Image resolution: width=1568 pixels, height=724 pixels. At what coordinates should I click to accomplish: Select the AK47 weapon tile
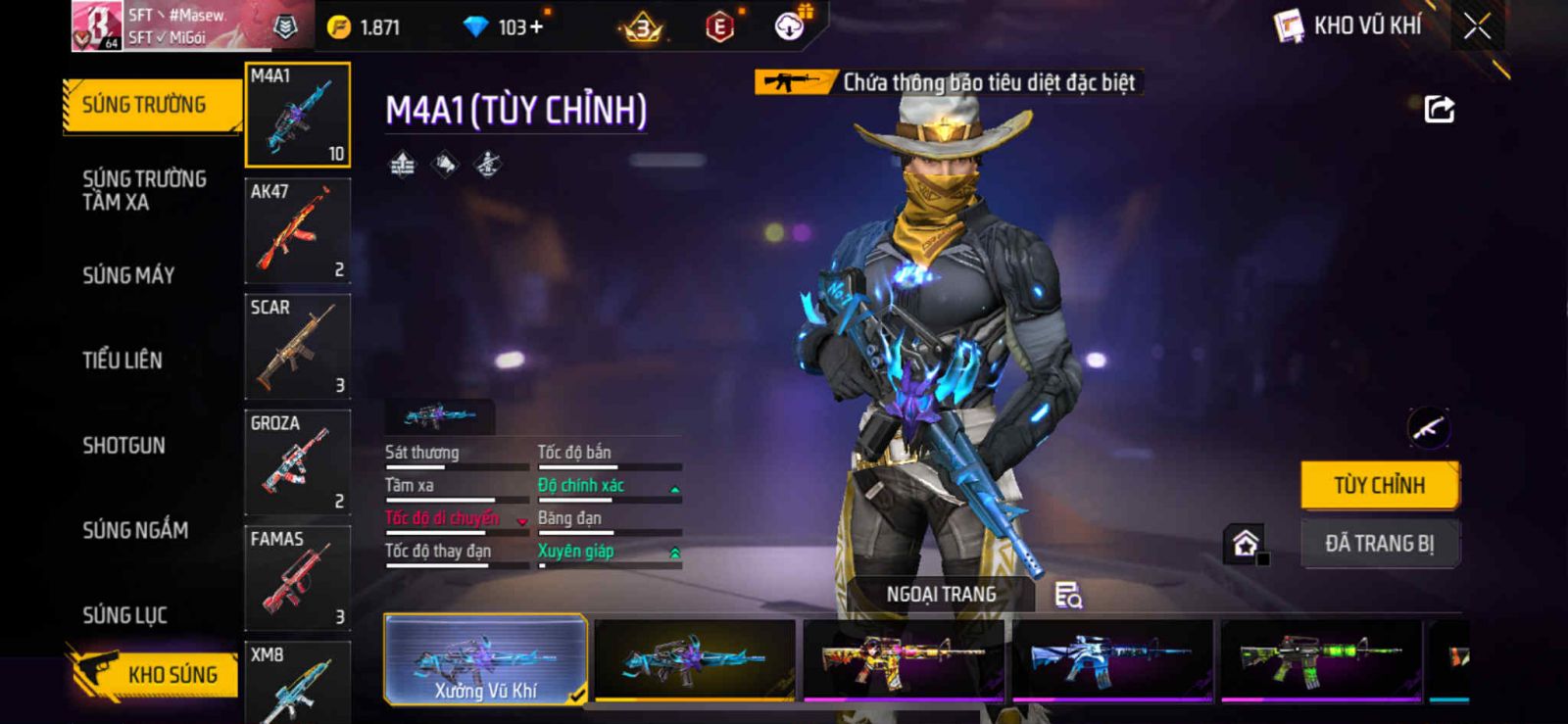[x=297, y=231]
